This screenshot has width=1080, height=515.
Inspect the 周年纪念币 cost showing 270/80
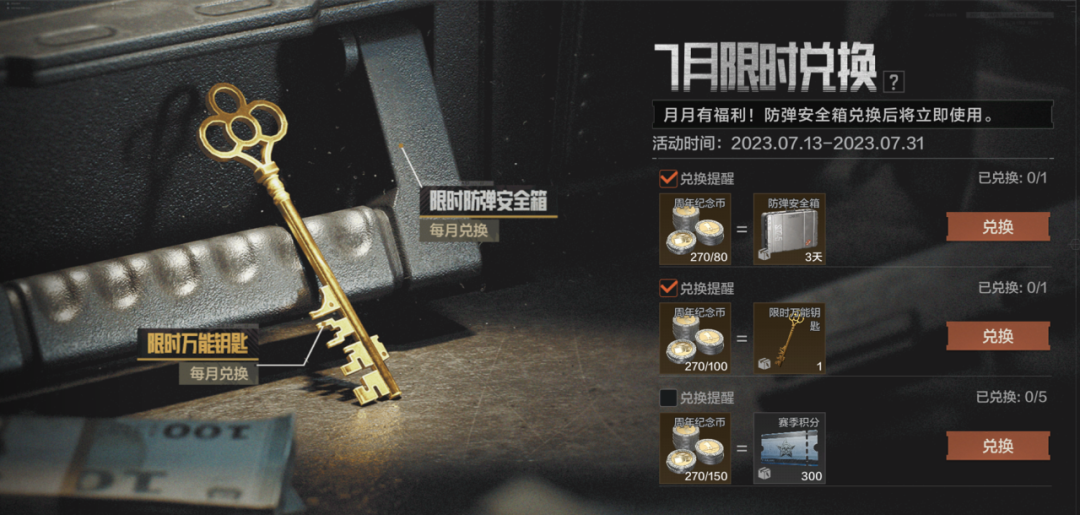[x=694, y=228]
